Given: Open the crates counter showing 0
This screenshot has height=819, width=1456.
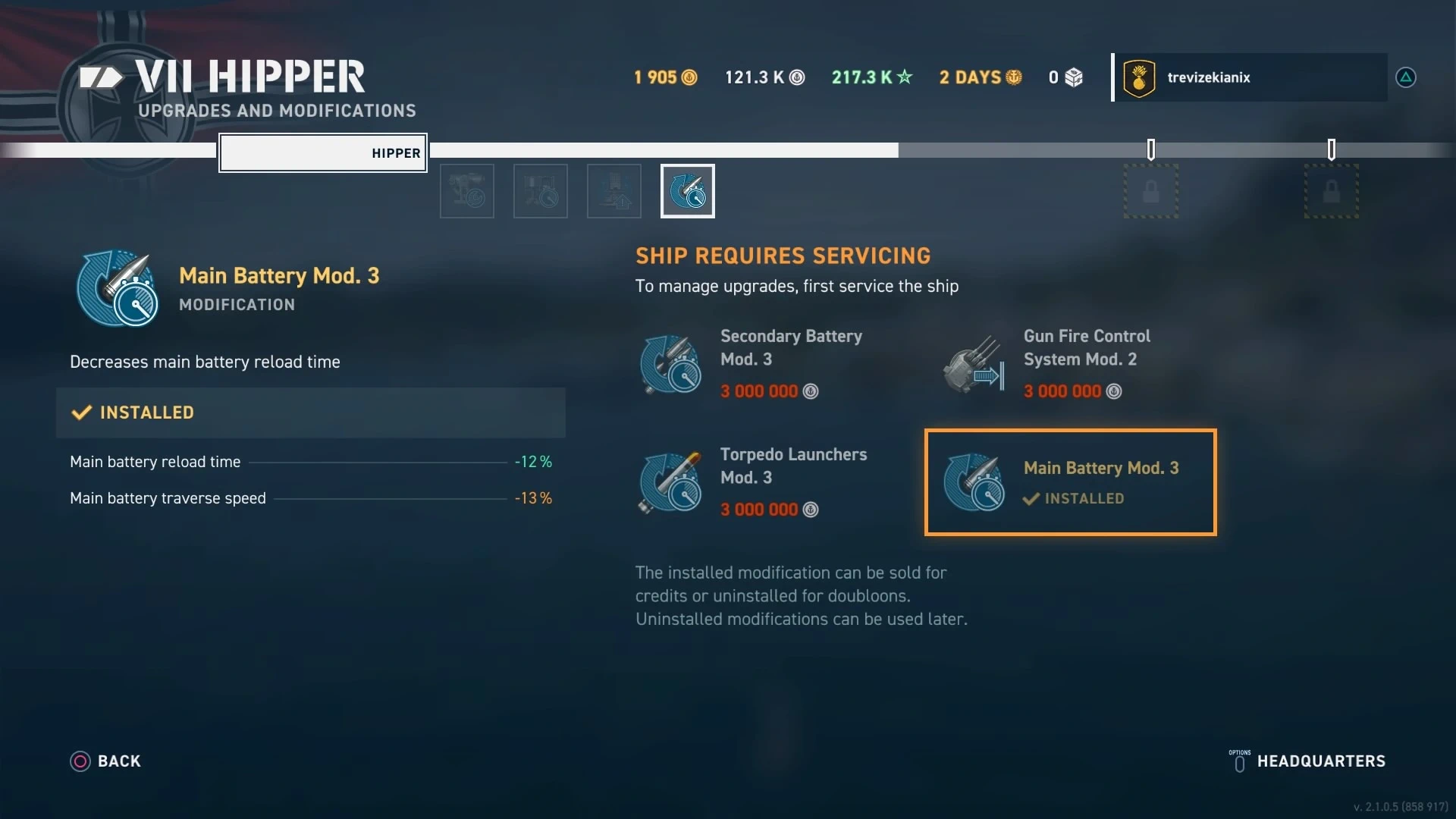Looking at the screenshot, I should point(1065,77).
